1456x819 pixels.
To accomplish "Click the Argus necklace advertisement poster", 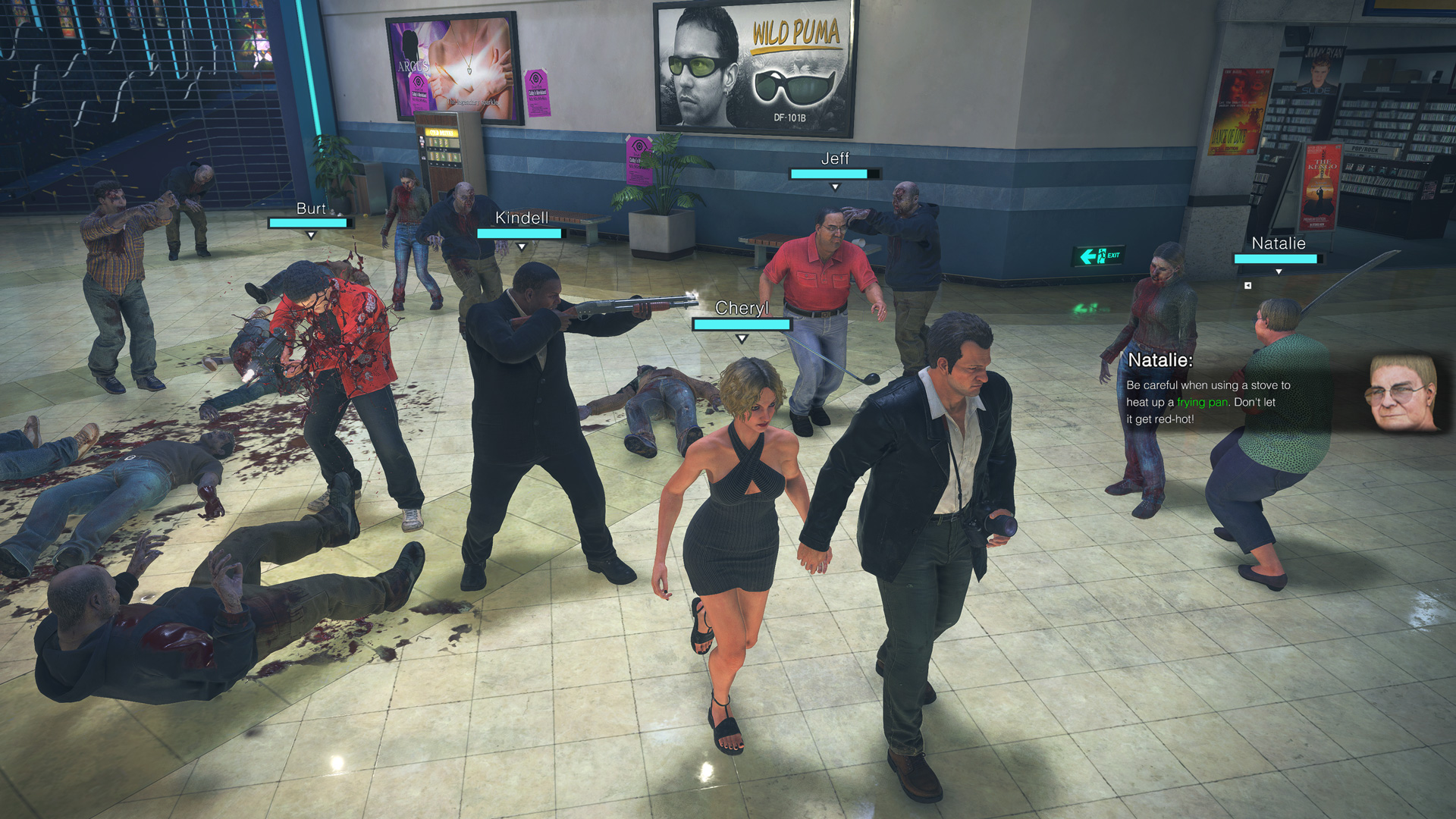I will click(x=450, y=63).
